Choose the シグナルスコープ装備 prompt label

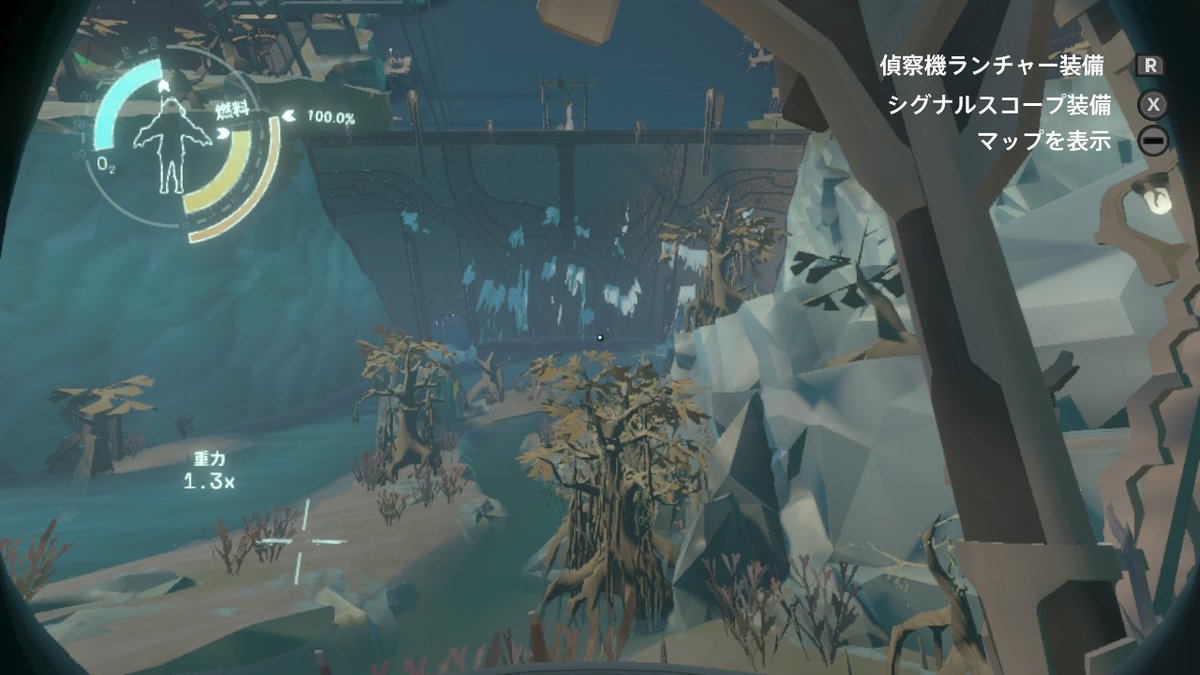tap(999, 104)
